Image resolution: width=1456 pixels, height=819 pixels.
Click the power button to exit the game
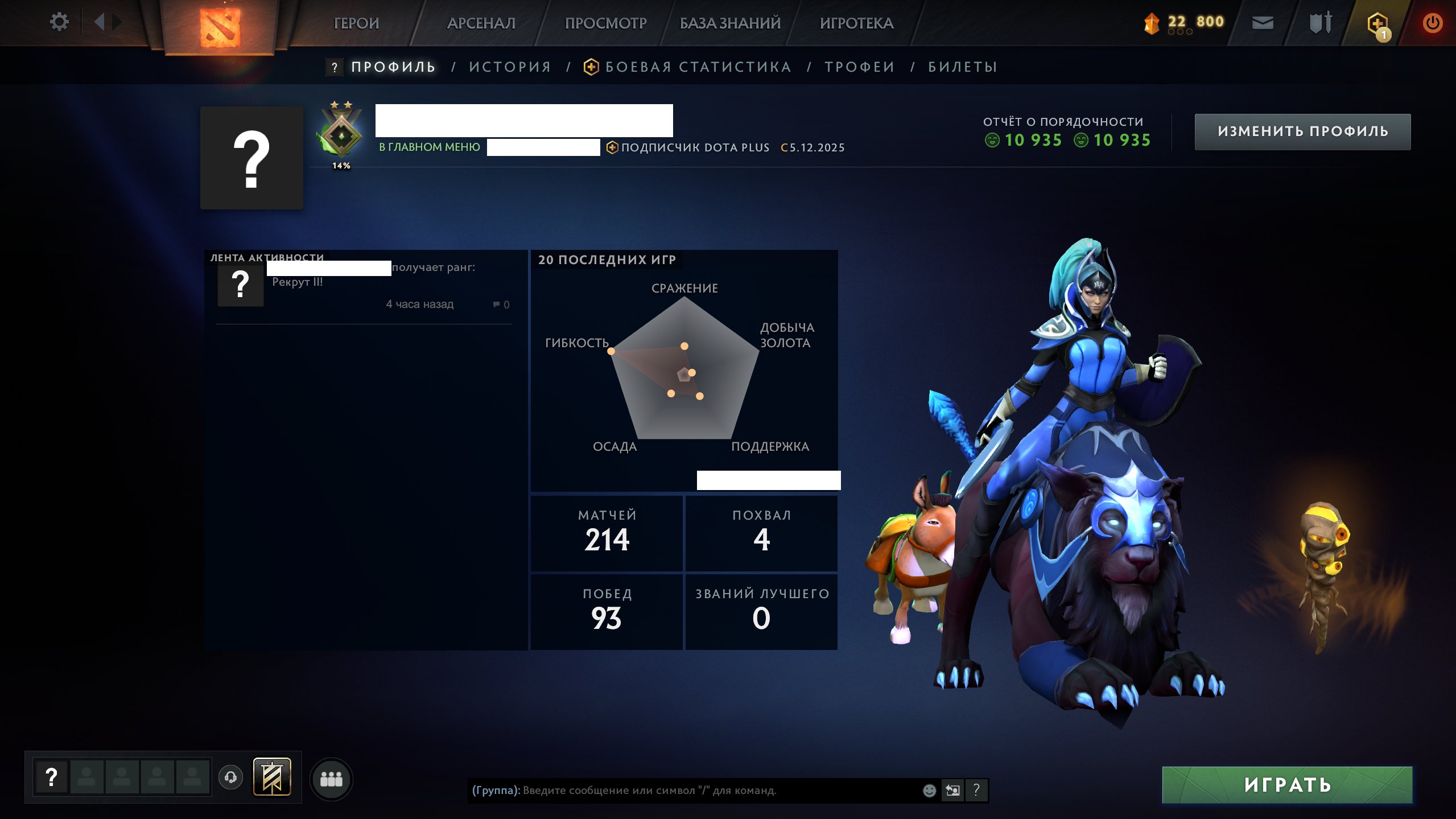pyautogui.click(x=1432, y=22)
